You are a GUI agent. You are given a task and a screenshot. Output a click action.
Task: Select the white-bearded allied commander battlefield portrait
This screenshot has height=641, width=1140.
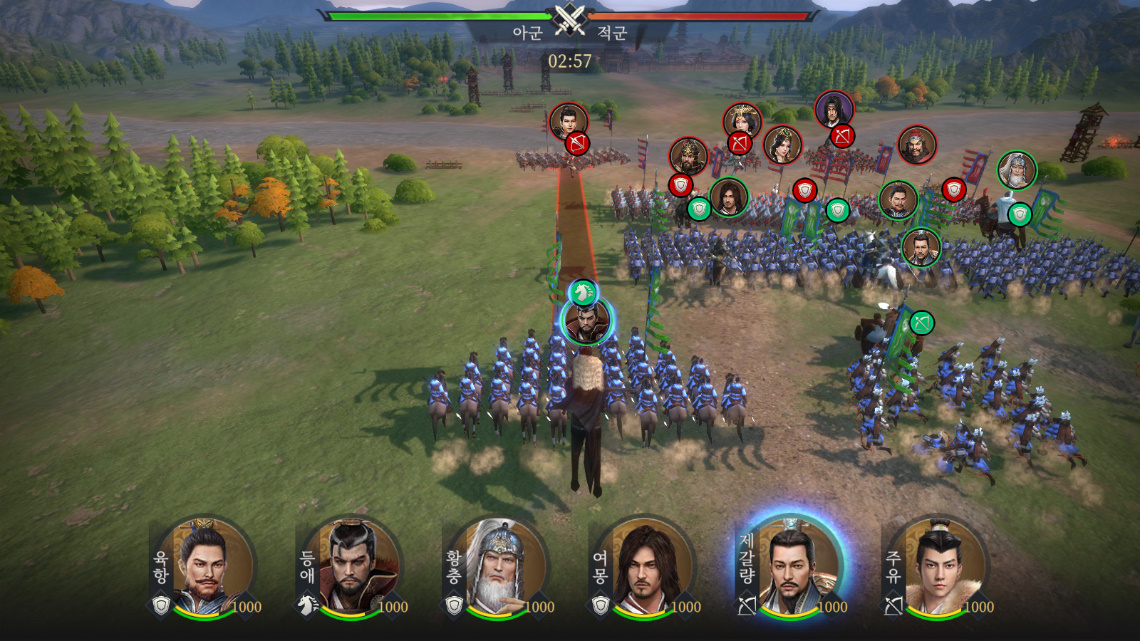pyautogui.click(x=1016, y=170)
